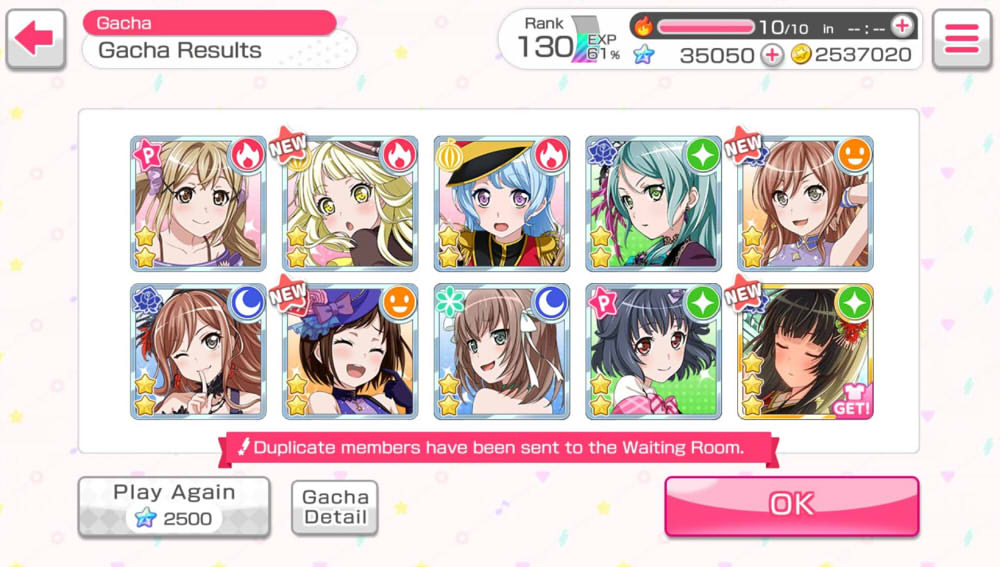Select the new blonde girl with yellow eyes card
1000x567 pixels.
pos(350,204)
